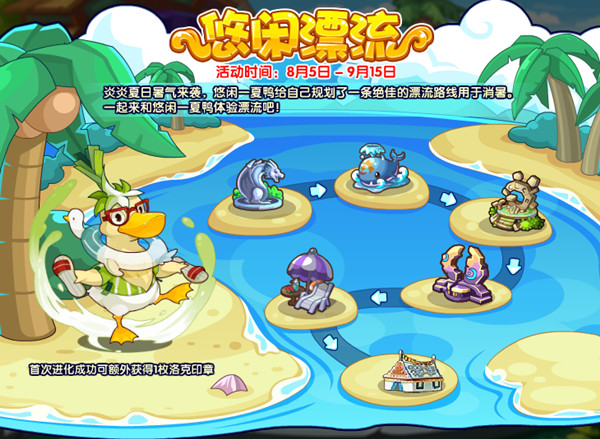This screenshot has height=439, width=600.
Task: Enter the purple crystal gate island
Action: (457, 275)
